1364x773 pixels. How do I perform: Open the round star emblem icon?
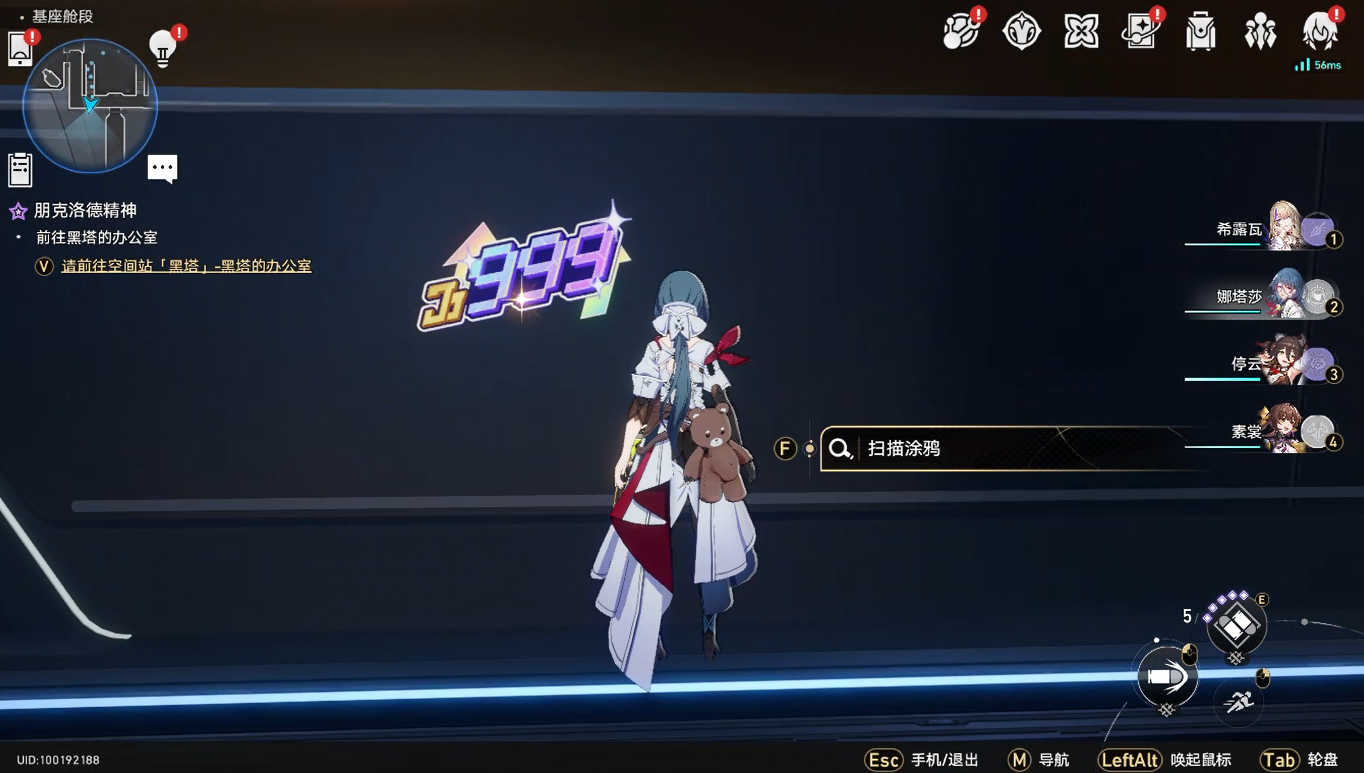click(1021, 32)
